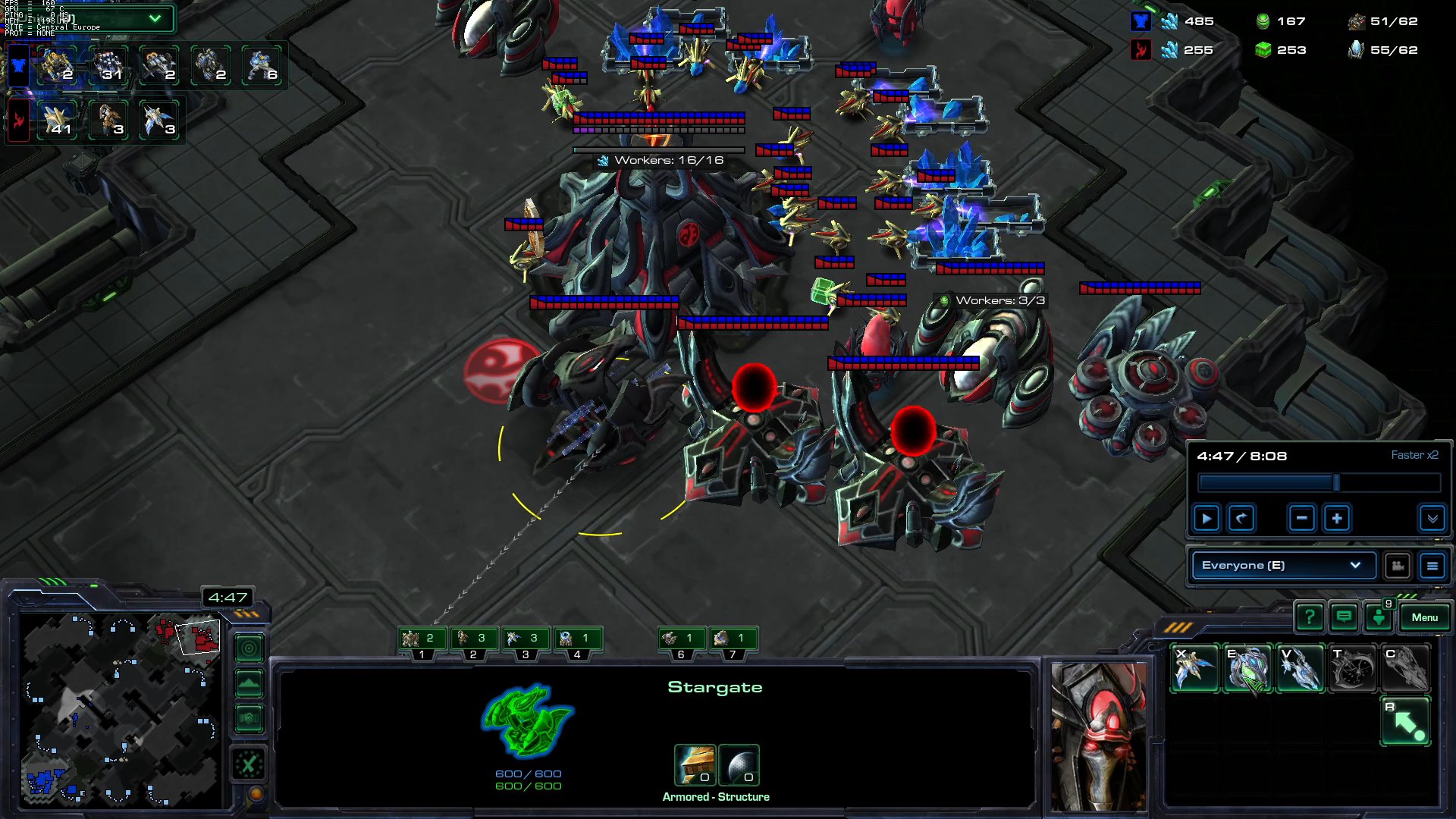Screen dimensions: 1456x819
Task: Toggle camera follow on the minimap panel
Action: pyautogui.click(x=249, y=648)
